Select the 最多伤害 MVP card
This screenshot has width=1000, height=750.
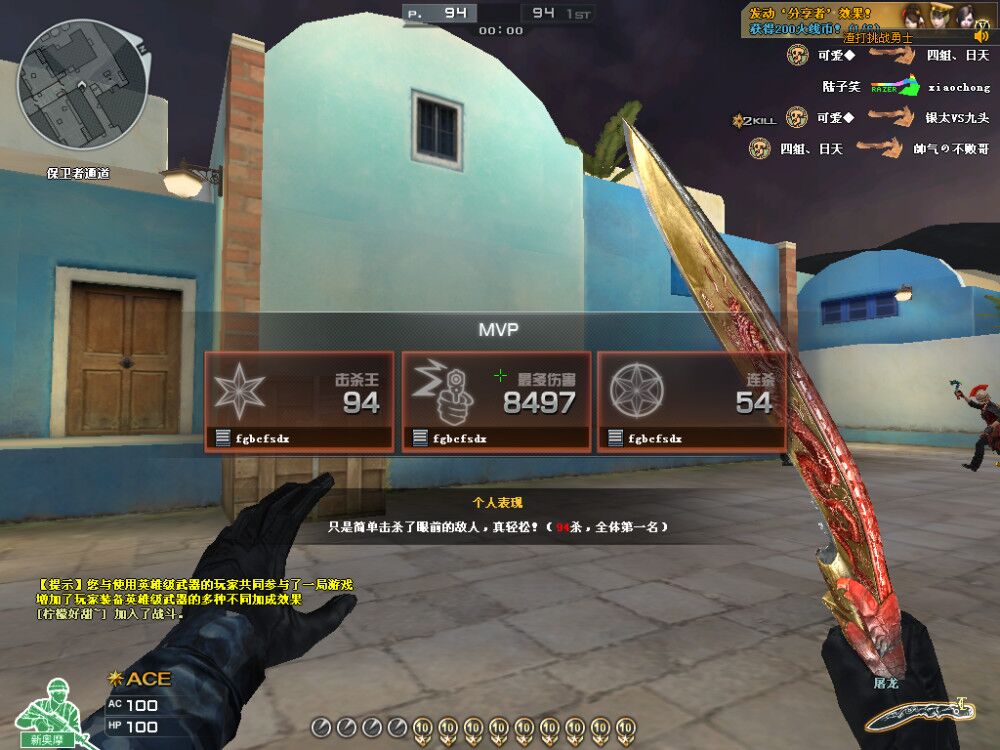(x=495, y=400)
